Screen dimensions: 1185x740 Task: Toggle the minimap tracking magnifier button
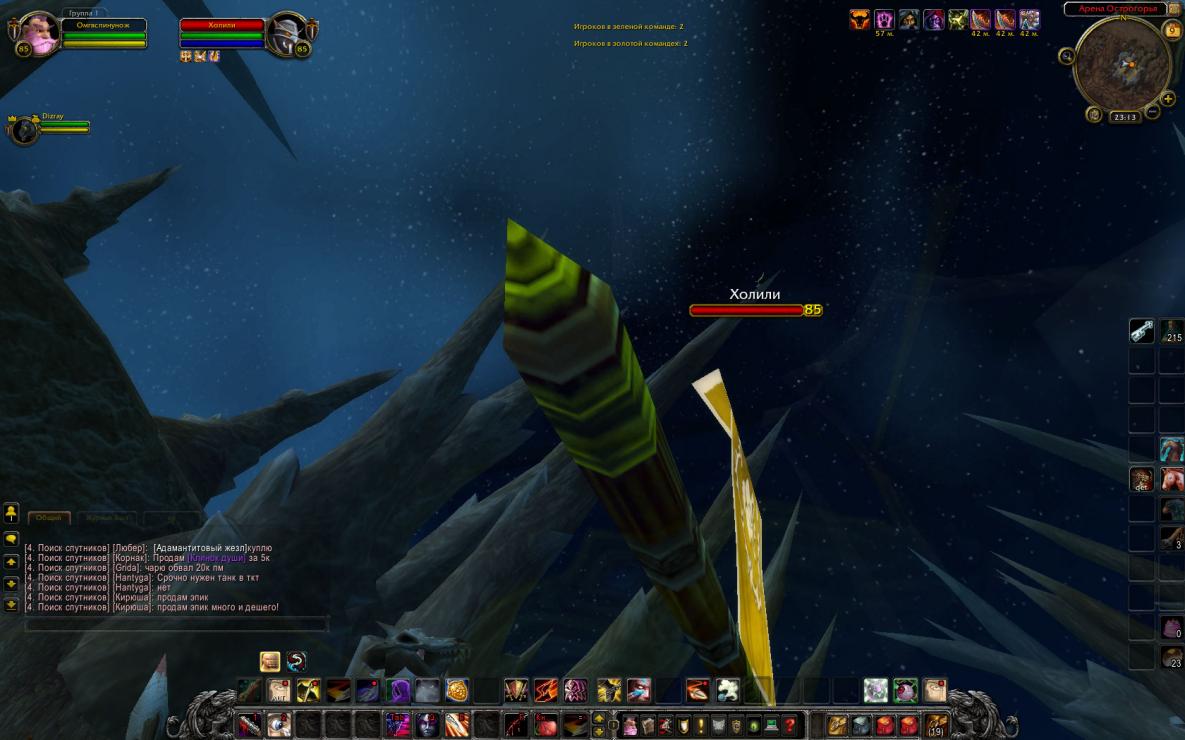coord(1067,55)
